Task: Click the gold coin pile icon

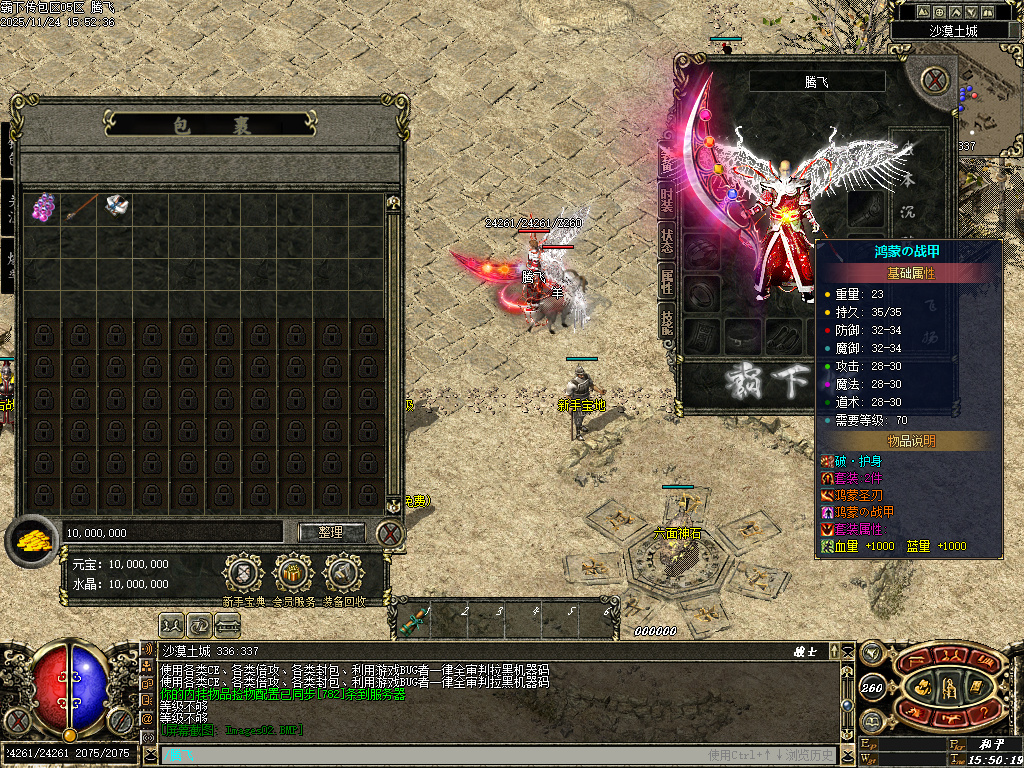Action: tap(33, 542)
